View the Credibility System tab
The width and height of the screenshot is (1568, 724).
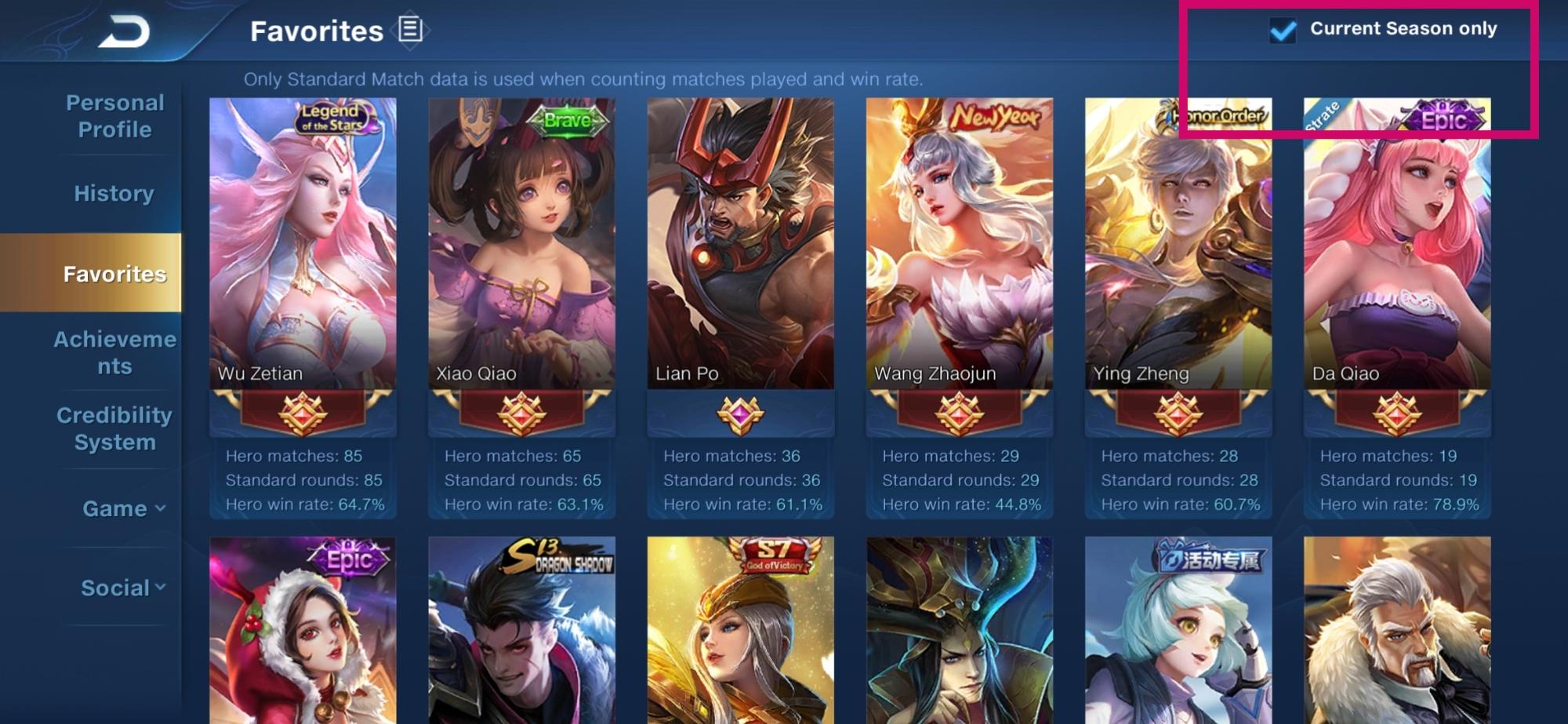114,428
